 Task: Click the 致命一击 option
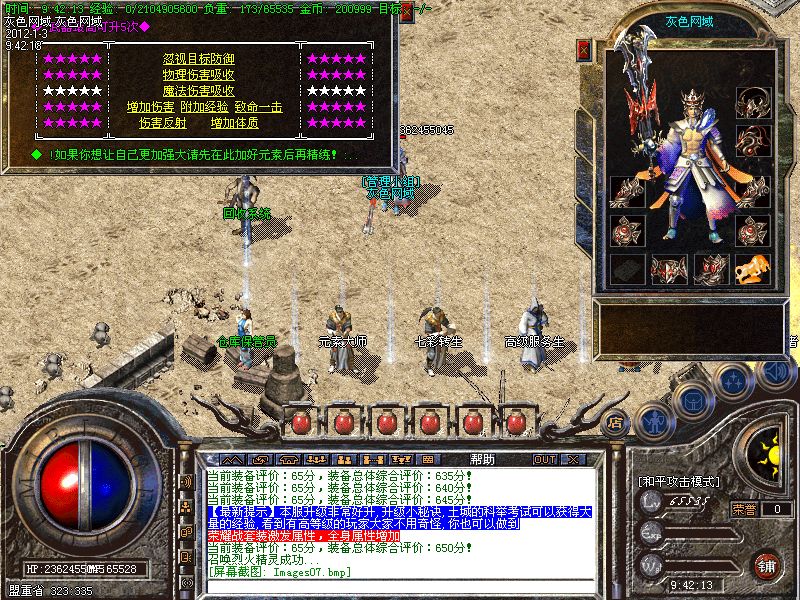[x=258, y=107]
